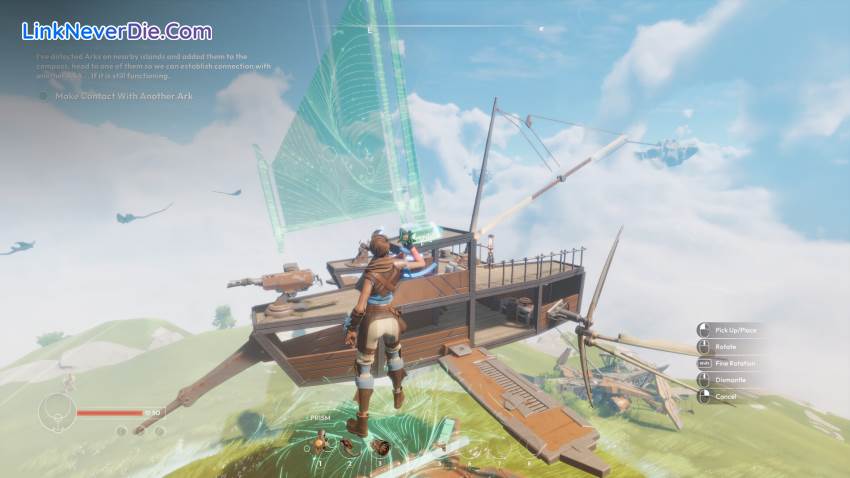Select the Prism item in hotbar slot 1

point(321,446)
